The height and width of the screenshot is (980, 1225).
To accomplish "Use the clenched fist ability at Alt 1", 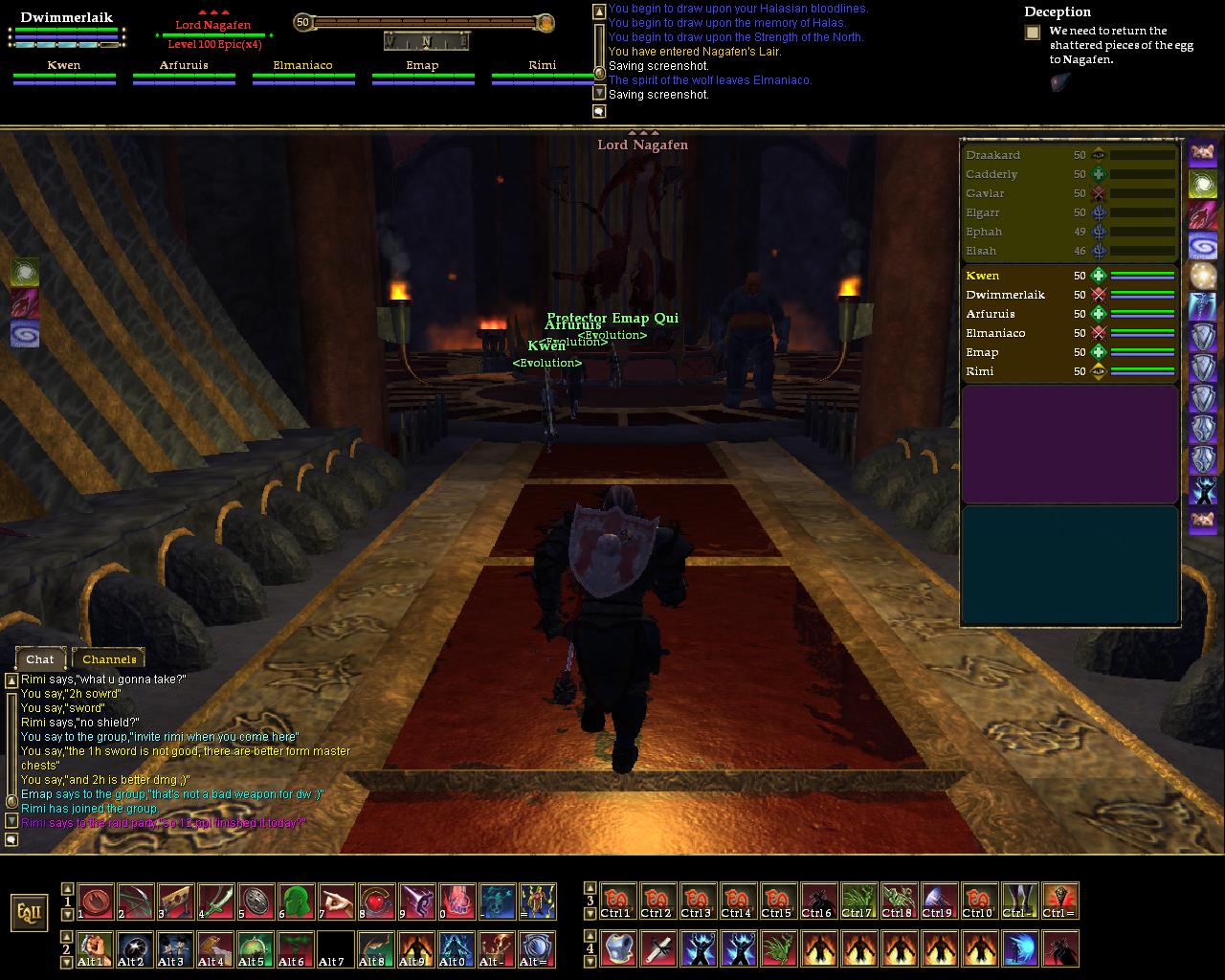I will tap(95, 948).
